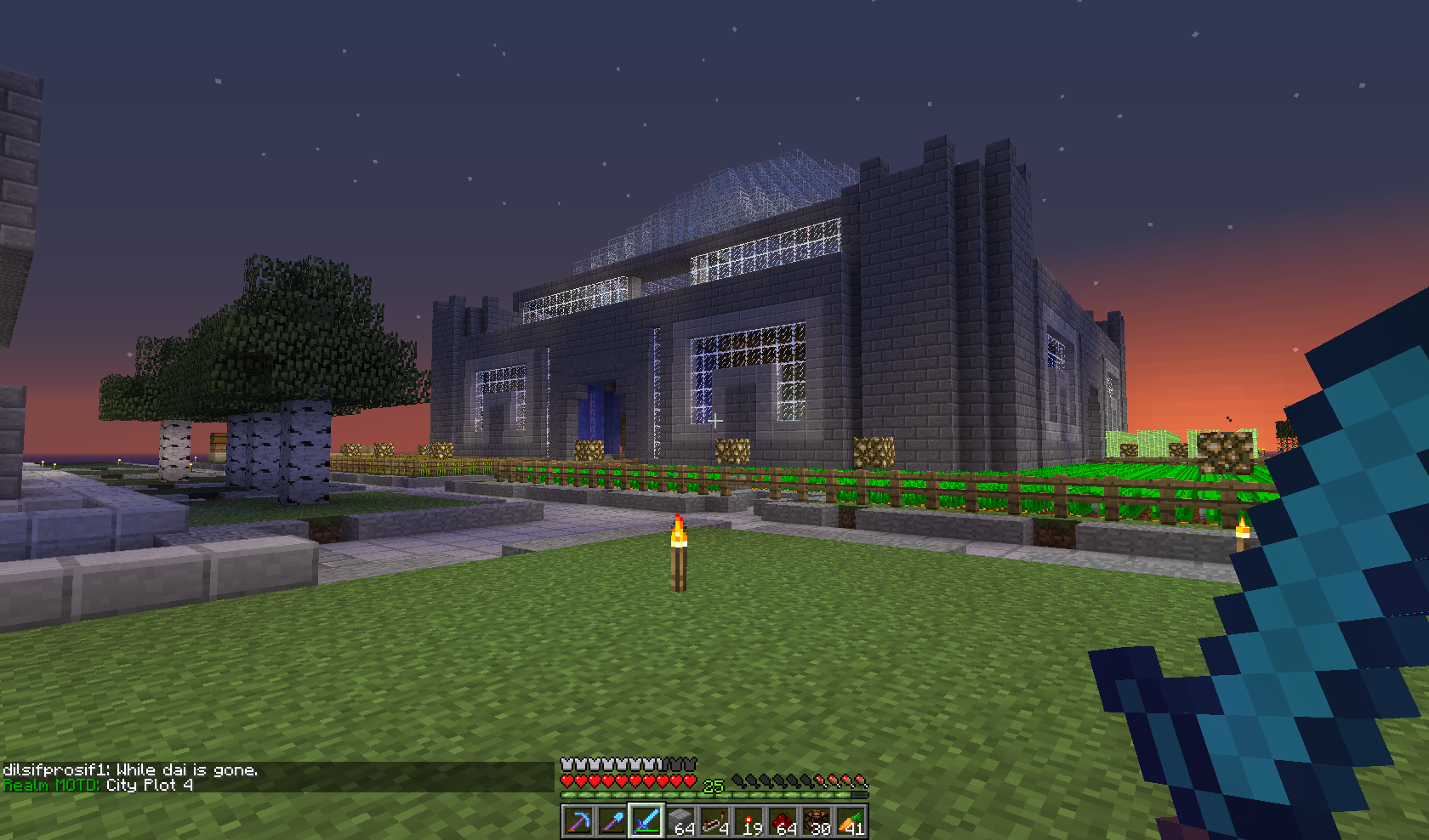Select the diamond pickaxe hotbar slot
The image size is (1429, 840).
[578, 821]
